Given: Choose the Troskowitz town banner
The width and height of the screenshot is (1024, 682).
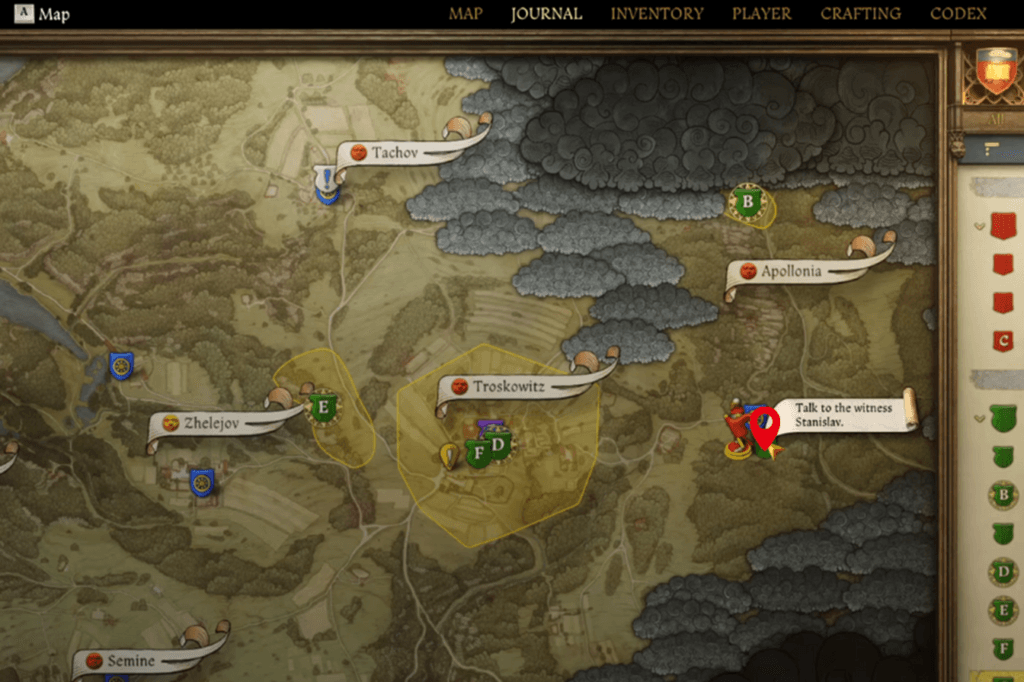Looking at the screenshot, I should click(508, 386).
